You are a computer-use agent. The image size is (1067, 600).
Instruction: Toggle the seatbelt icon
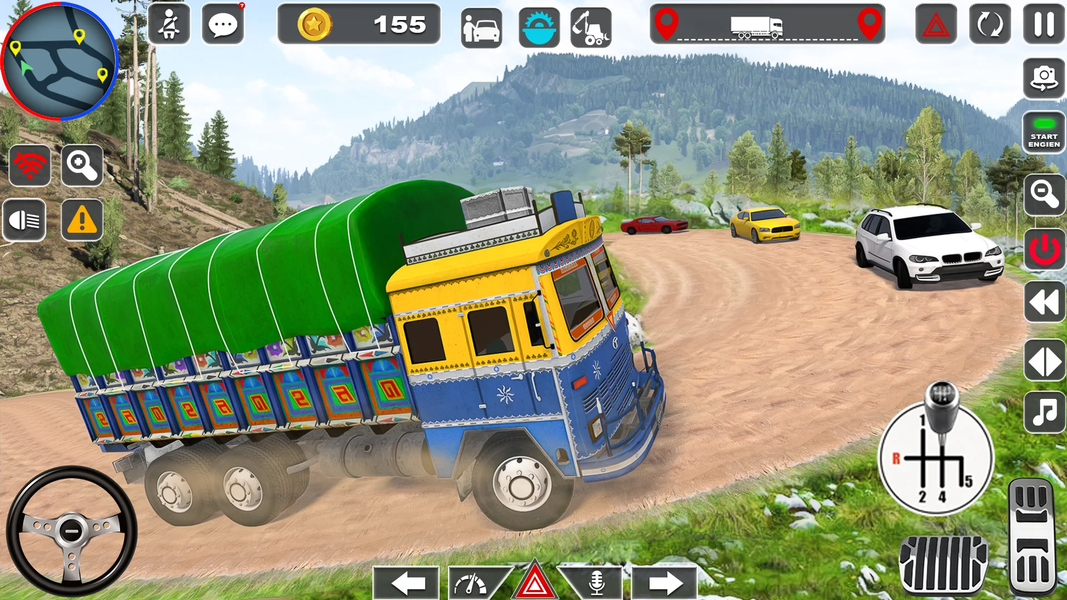(x=169, y=24)
